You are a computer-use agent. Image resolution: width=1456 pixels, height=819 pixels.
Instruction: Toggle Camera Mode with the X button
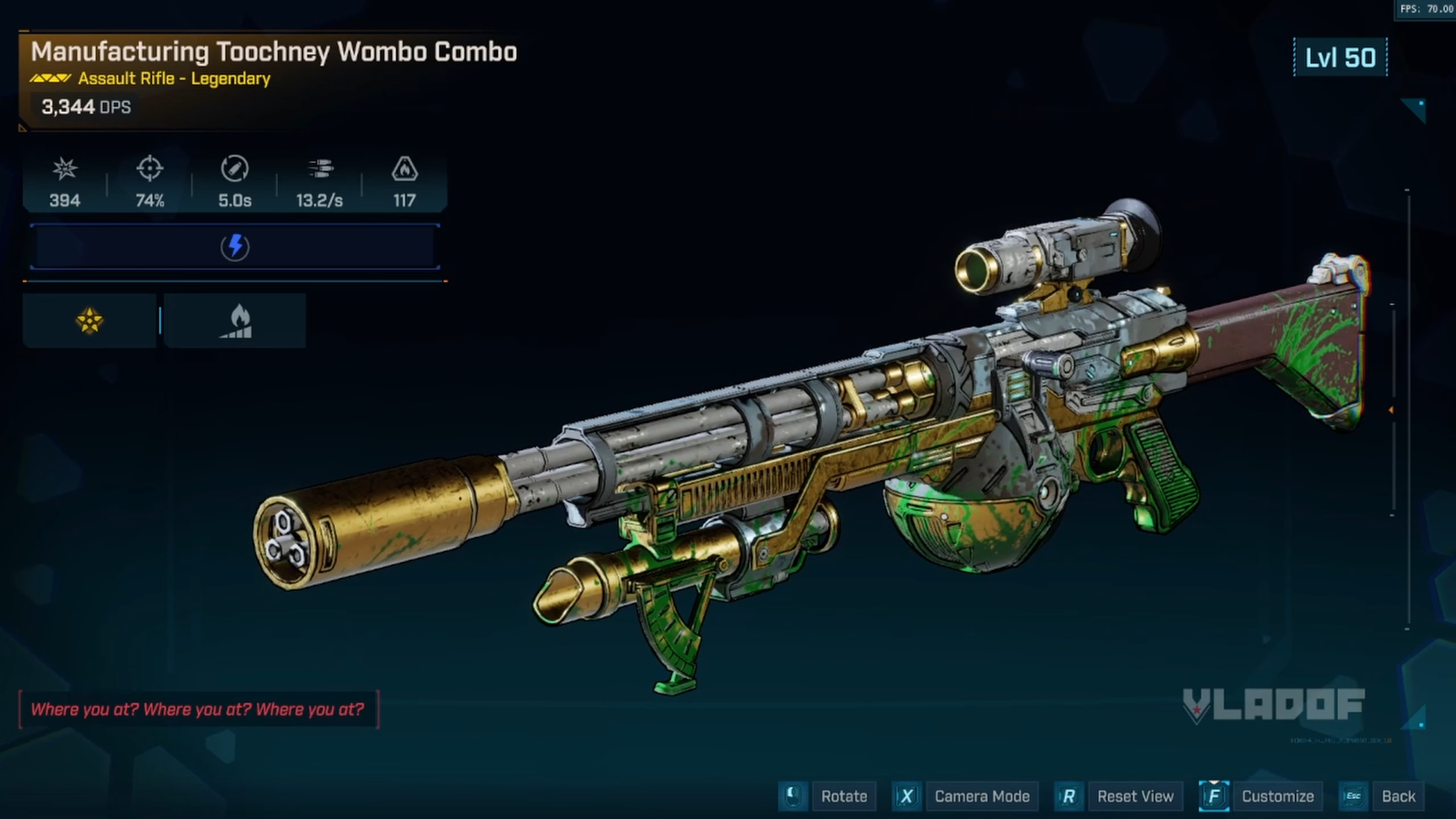(906, 796)
